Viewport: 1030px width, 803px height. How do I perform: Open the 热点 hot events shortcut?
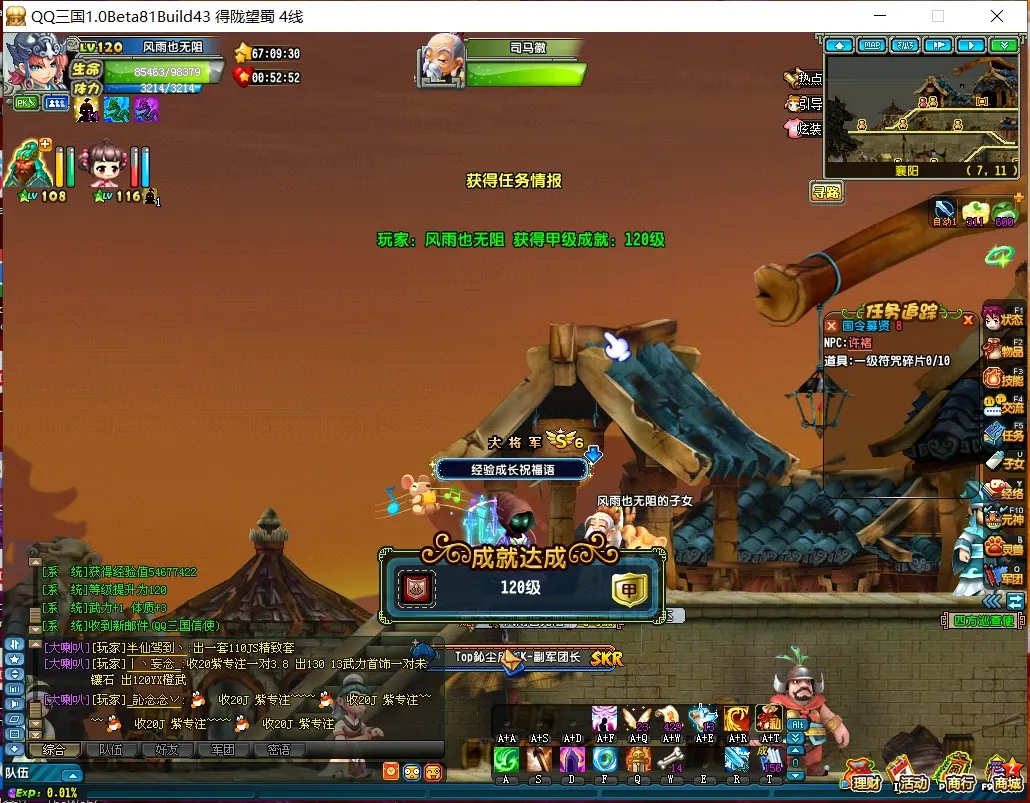tap(803, 78)
